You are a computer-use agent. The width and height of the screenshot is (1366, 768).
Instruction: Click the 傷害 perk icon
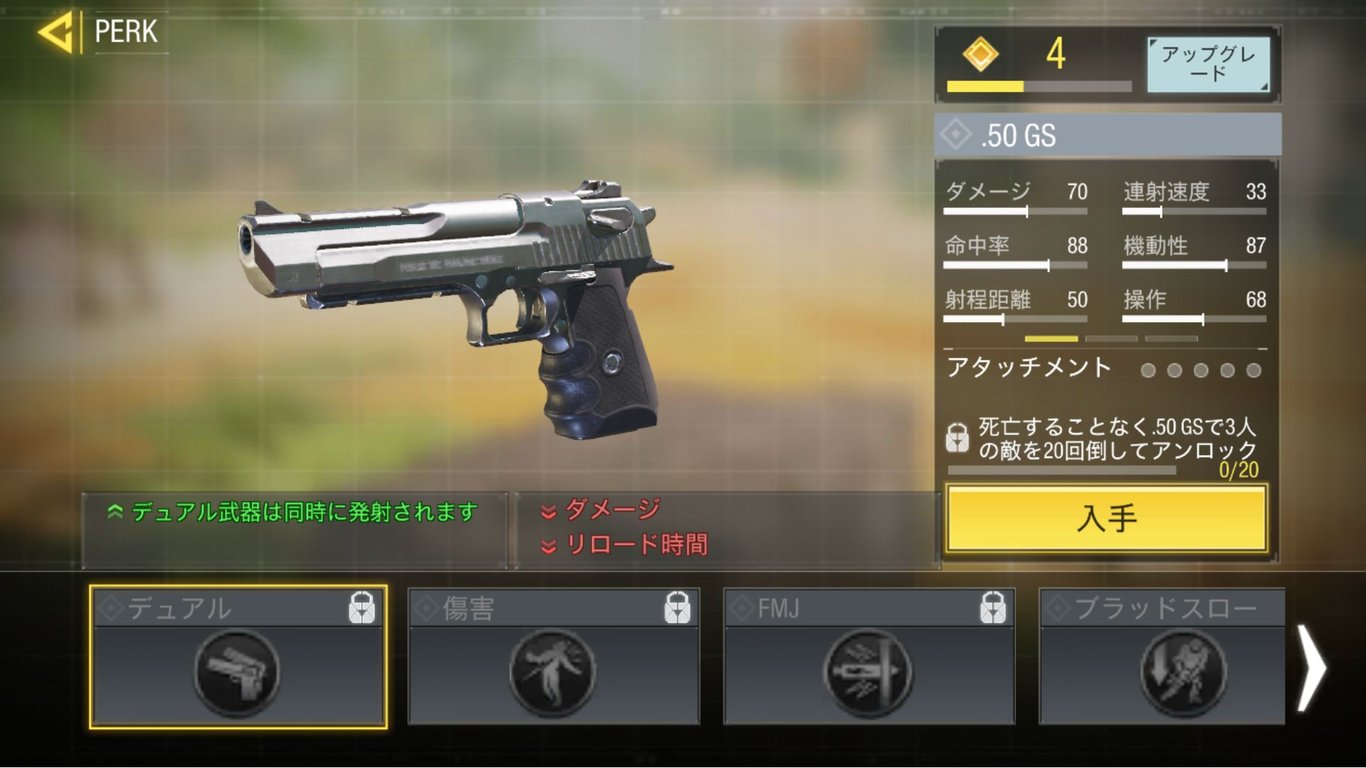point(553,670)
